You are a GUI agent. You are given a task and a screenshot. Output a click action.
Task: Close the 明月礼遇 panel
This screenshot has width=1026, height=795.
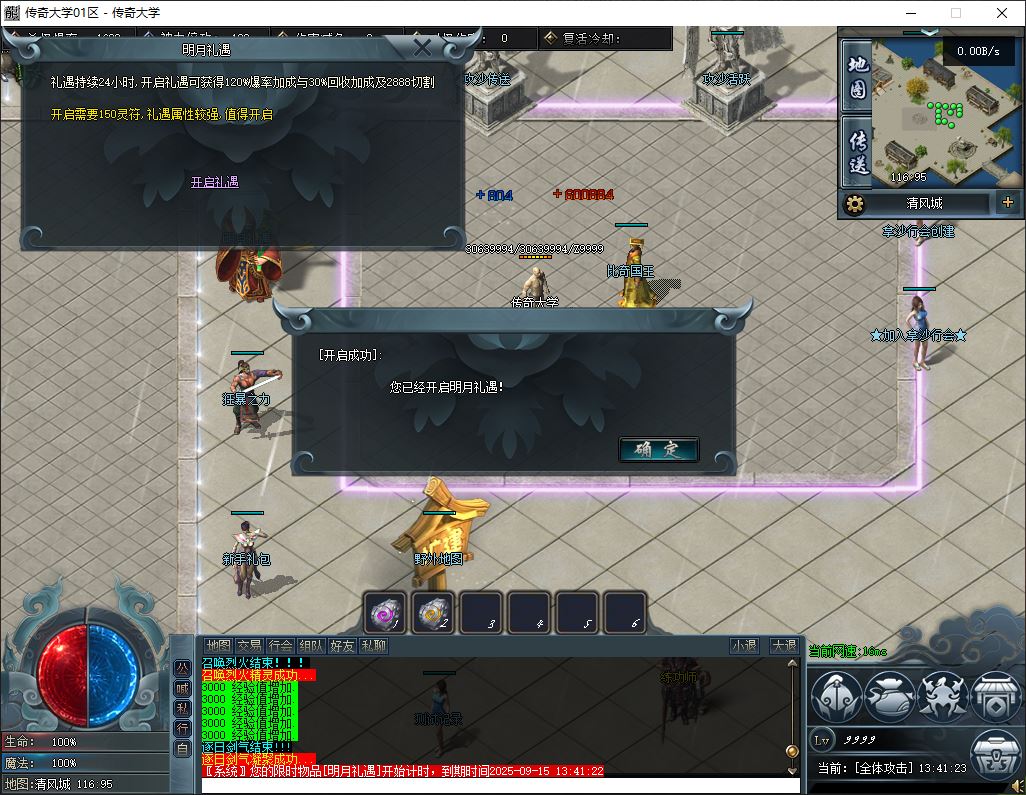click(x=423, y=48)
